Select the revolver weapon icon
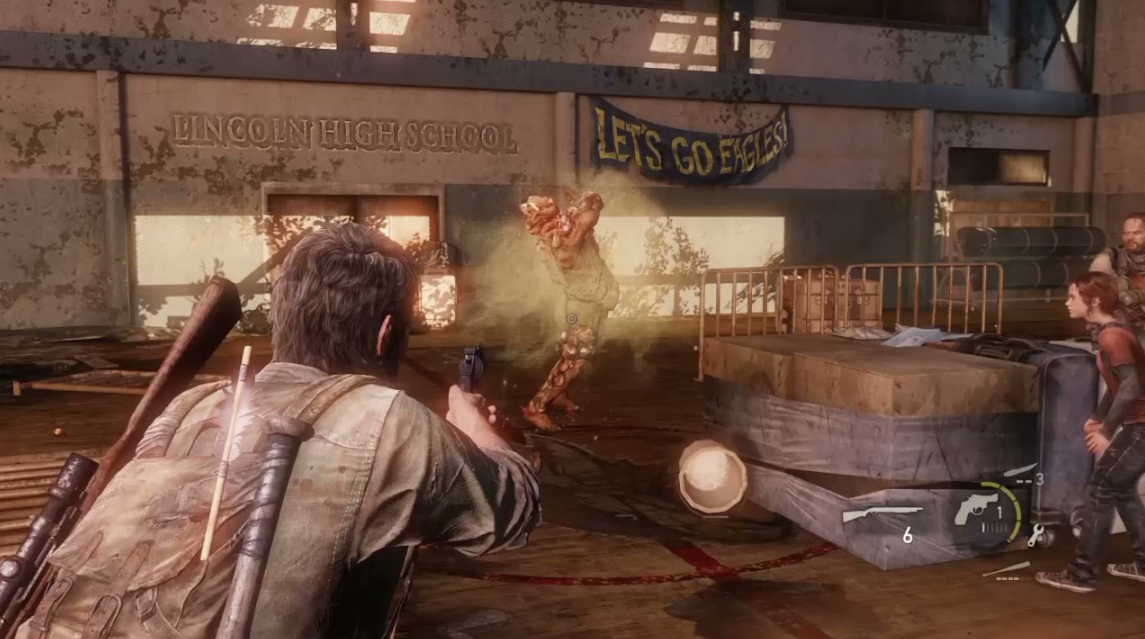The image size is (1145, 639). 975,510
